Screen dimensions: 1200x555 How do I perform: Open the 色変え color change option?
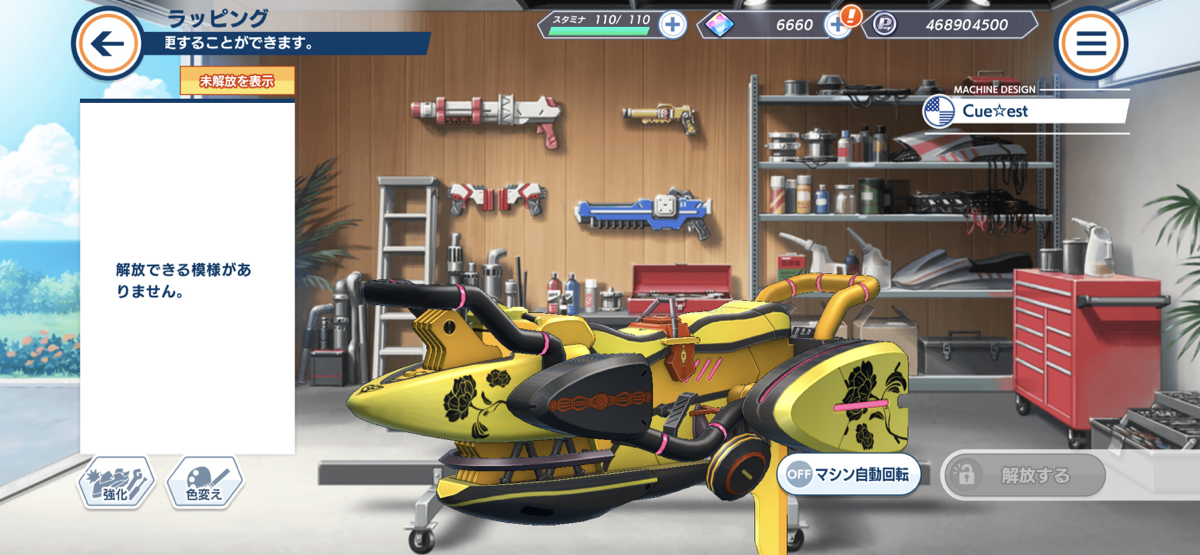[x=204, y=483]
